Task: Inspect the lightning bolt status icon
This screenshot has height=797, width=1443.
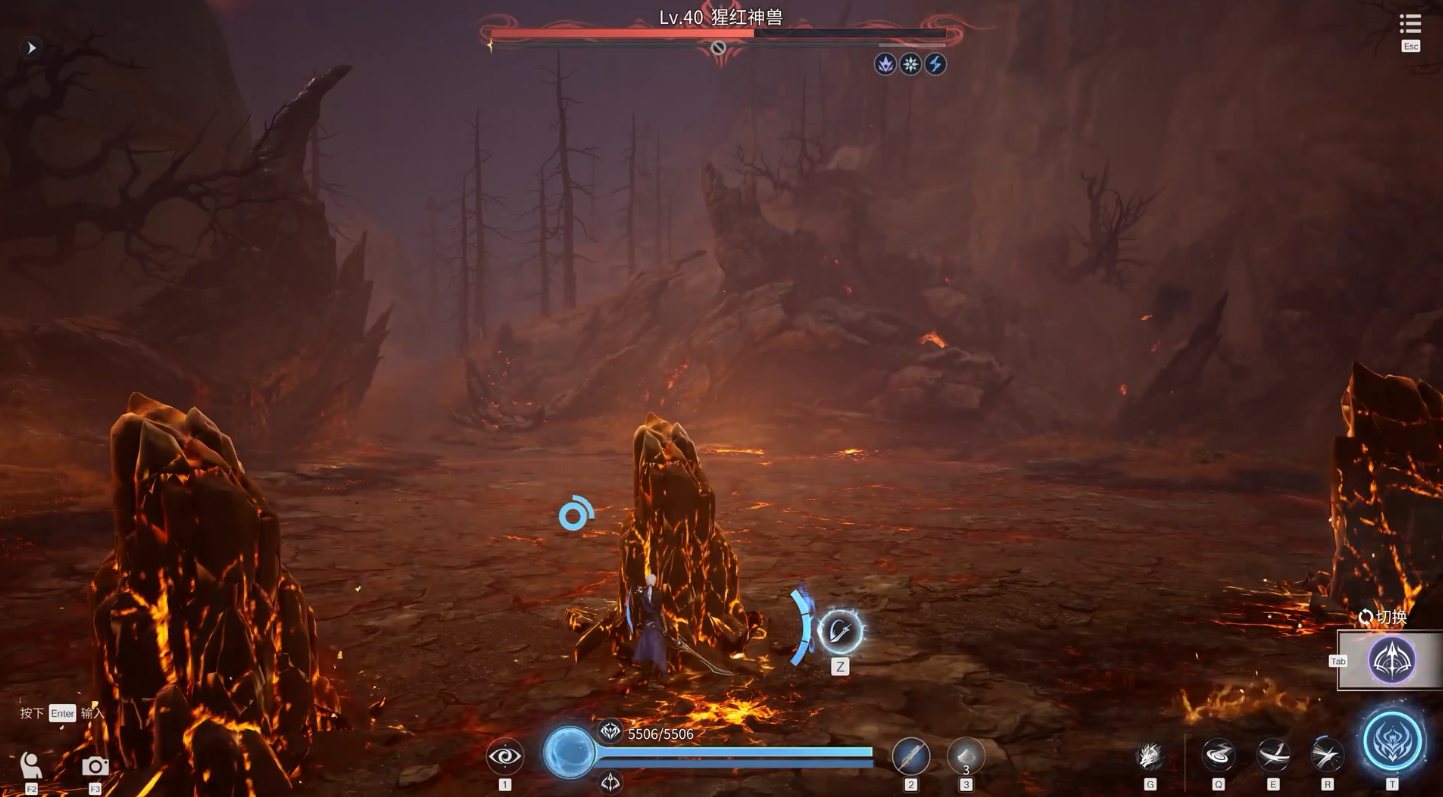Action: click(x=935, y=64)
